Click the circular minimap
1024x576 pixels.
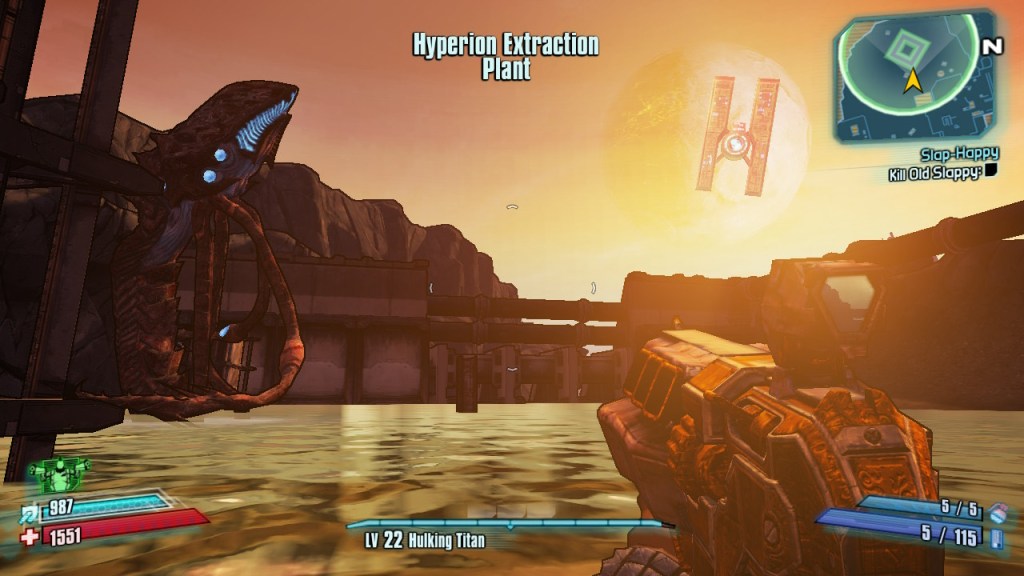point(906,70)
